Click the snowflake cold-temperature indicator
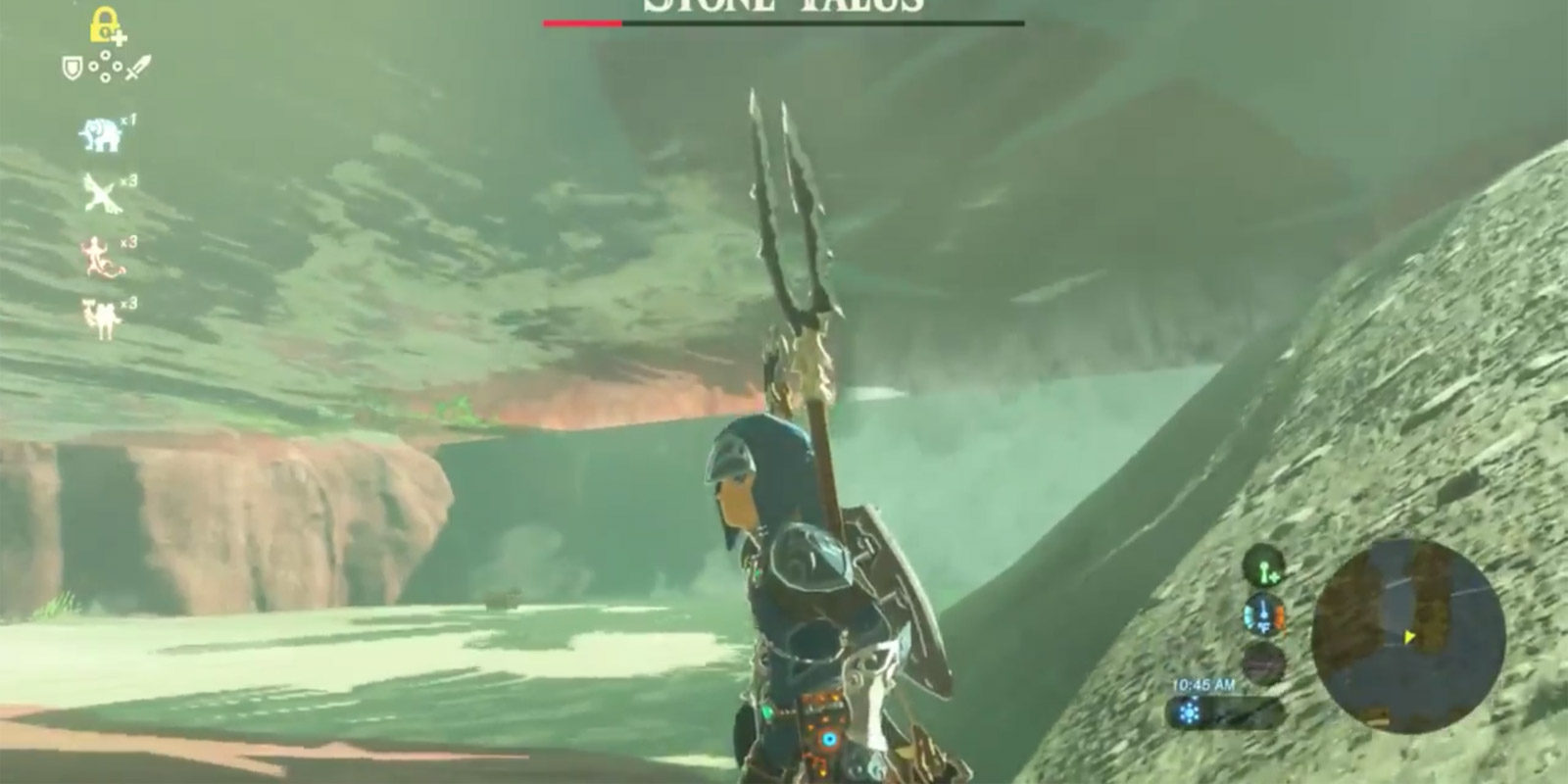The height and width of the screenshot is (784, 1568). (1187, 710)
